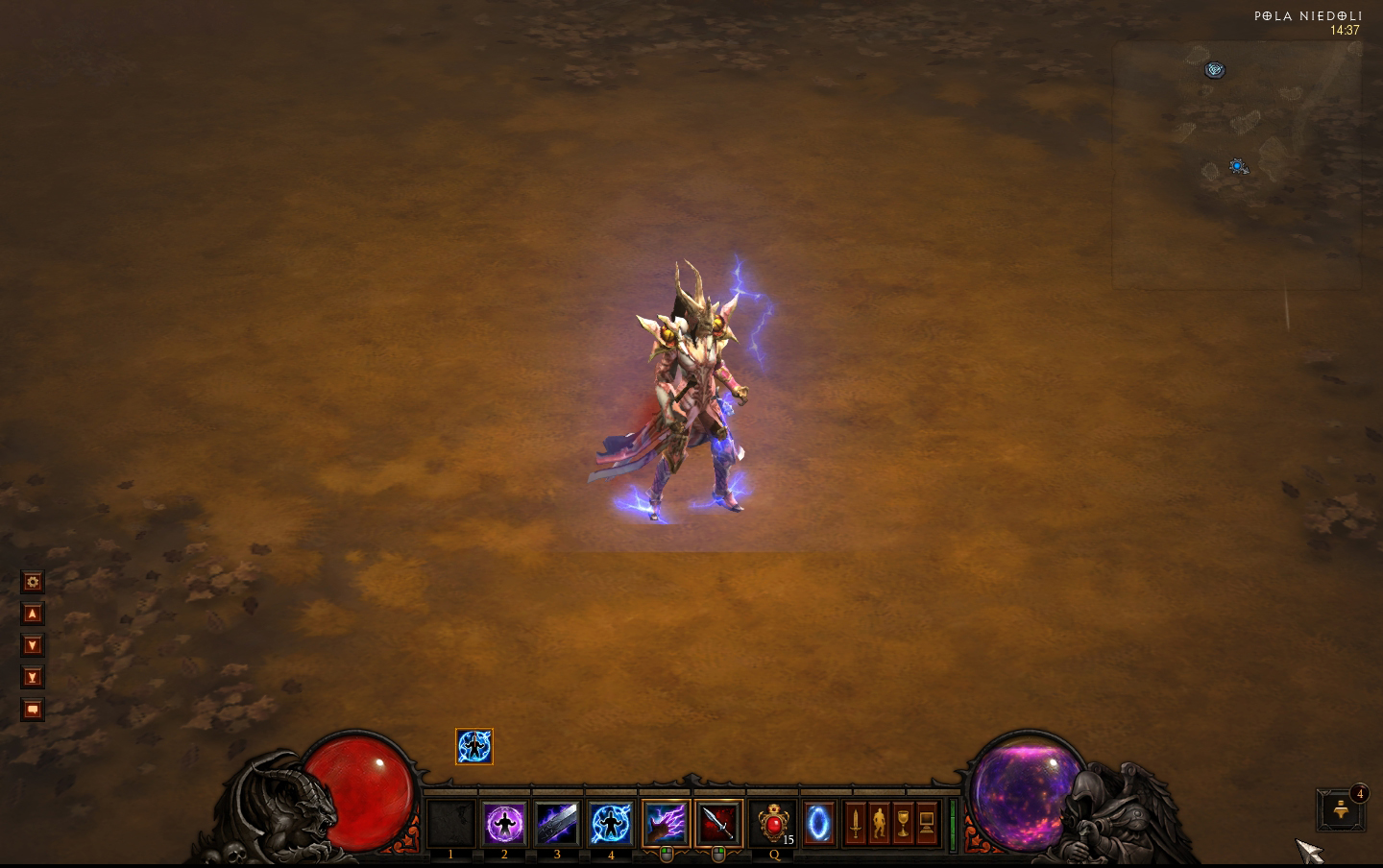The image size is (1383, 868).
Task: Open the gear options button
Action: tap(33, 582)
